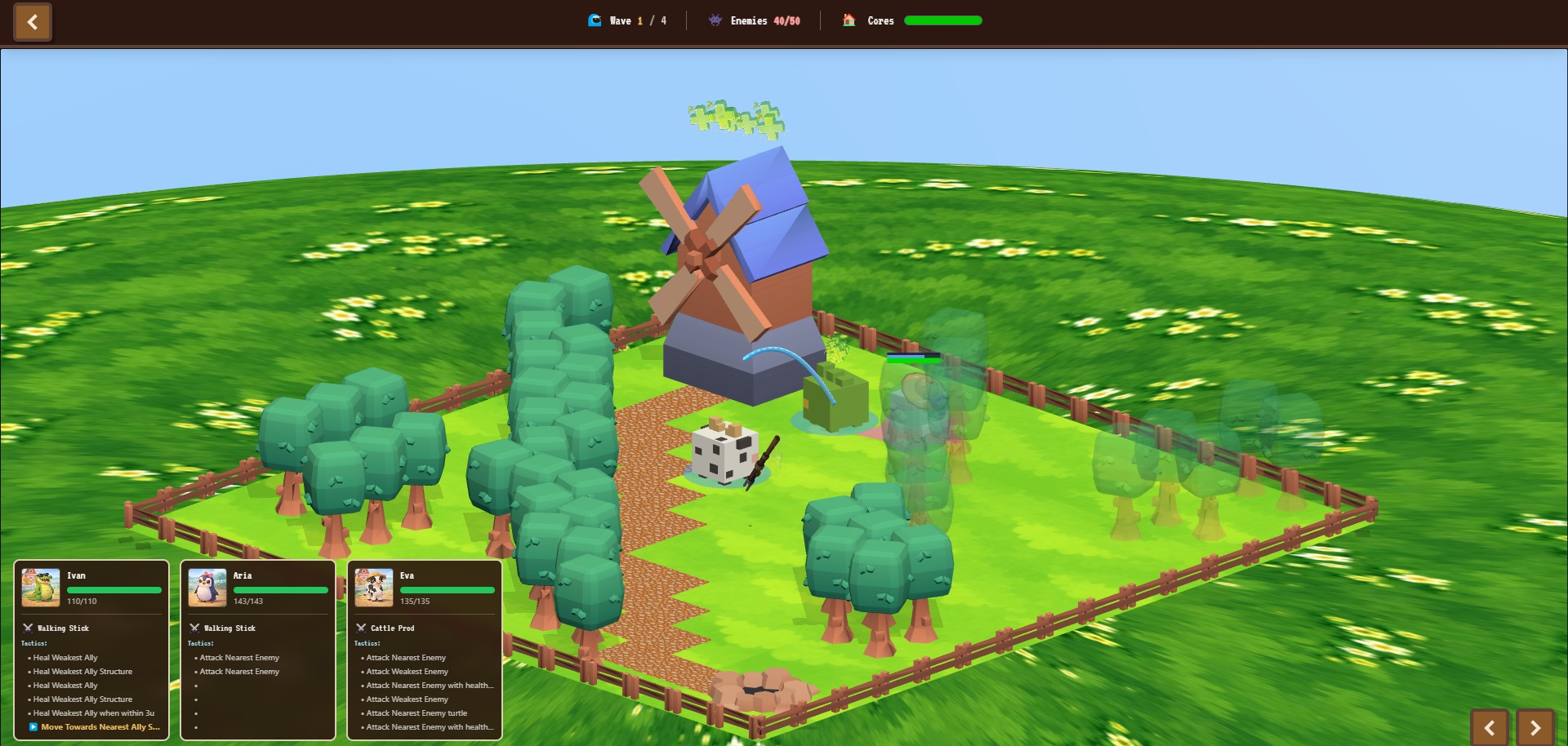The image size is (1568, 746).
Task: Click Aria's penguin portrait
Action: [x=207, y=588]
